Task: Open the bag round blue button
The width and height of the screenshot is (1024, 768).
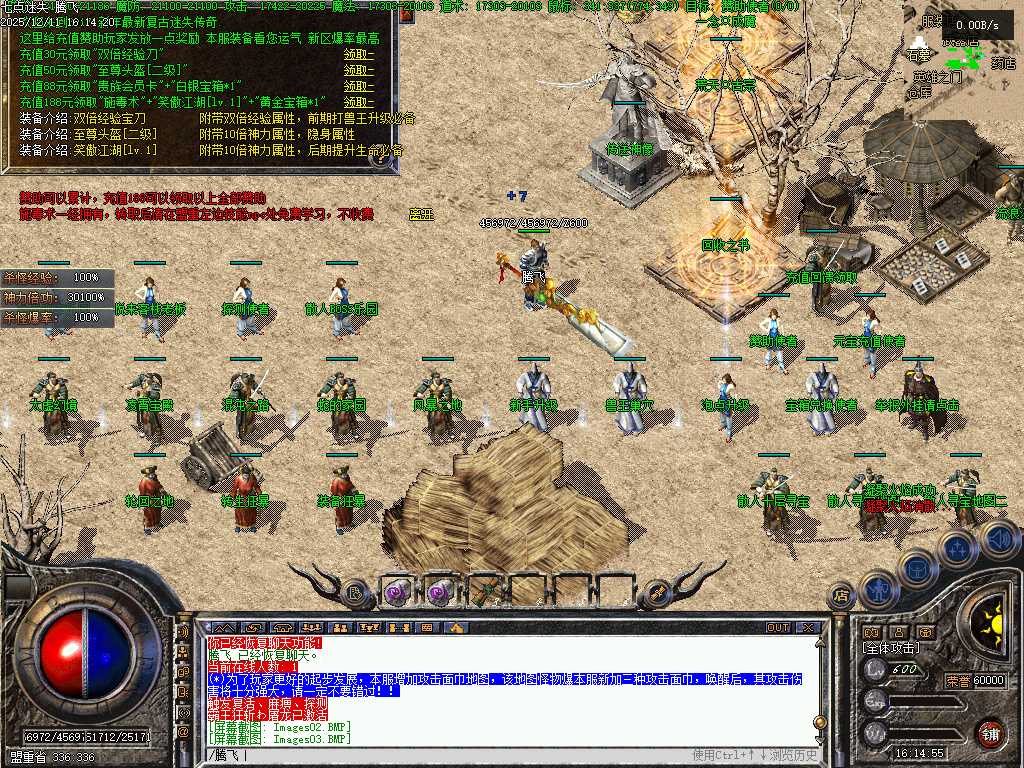Action: [917, 568]
